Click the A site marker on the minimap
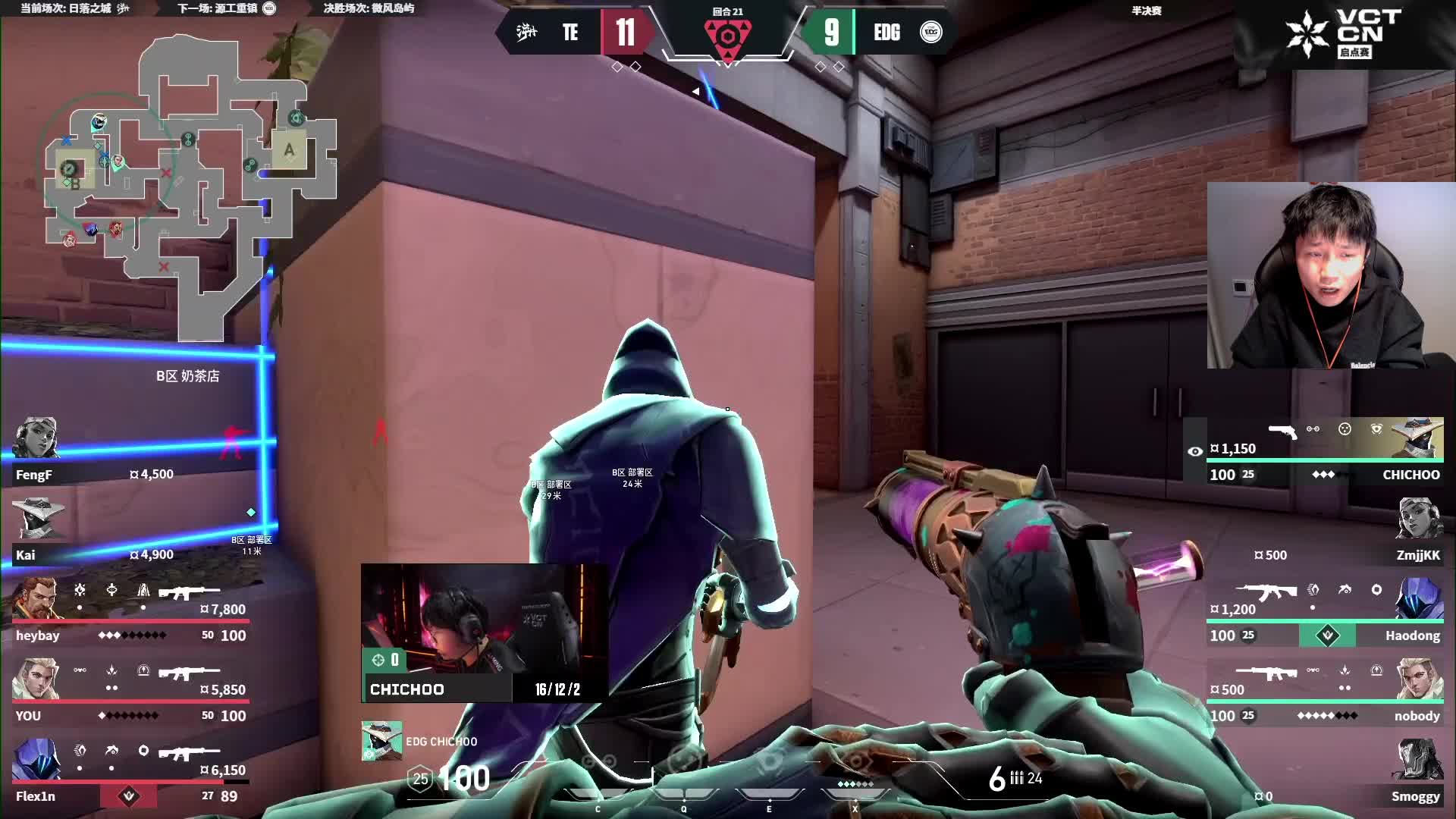 pos(289,150)
